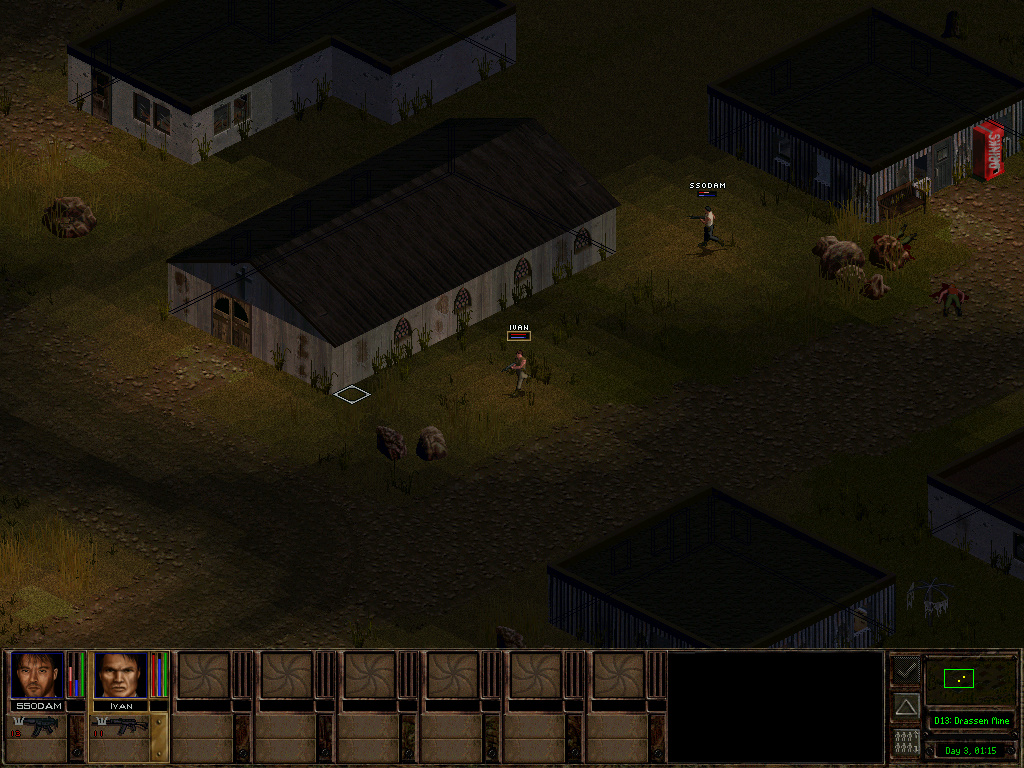Click the end turn checkmark button
The width and height of the screenshot is (1024, 768).
pos(905,669)
